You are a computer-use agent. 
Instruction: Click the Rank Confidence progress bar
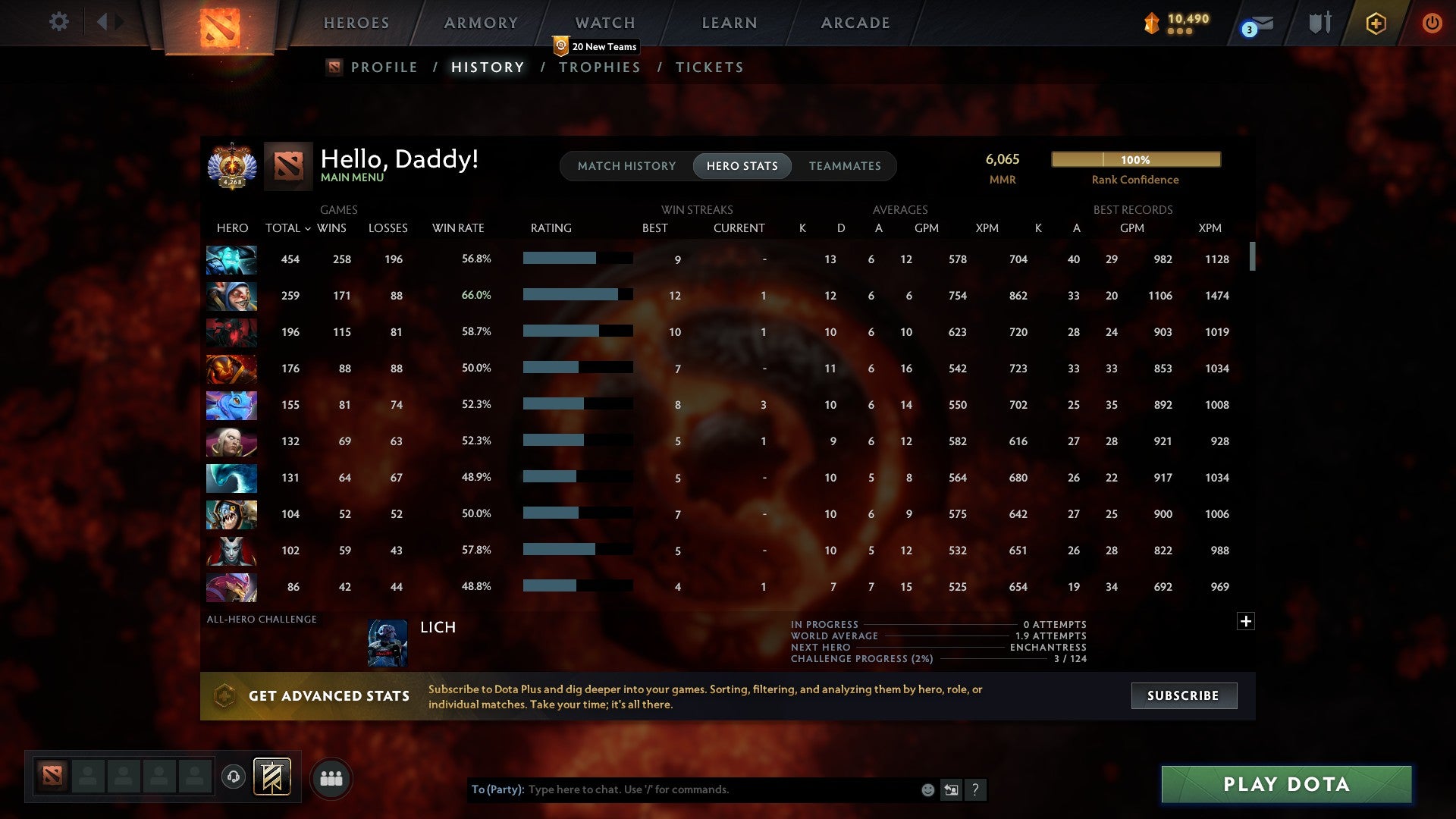point(1135,160)
